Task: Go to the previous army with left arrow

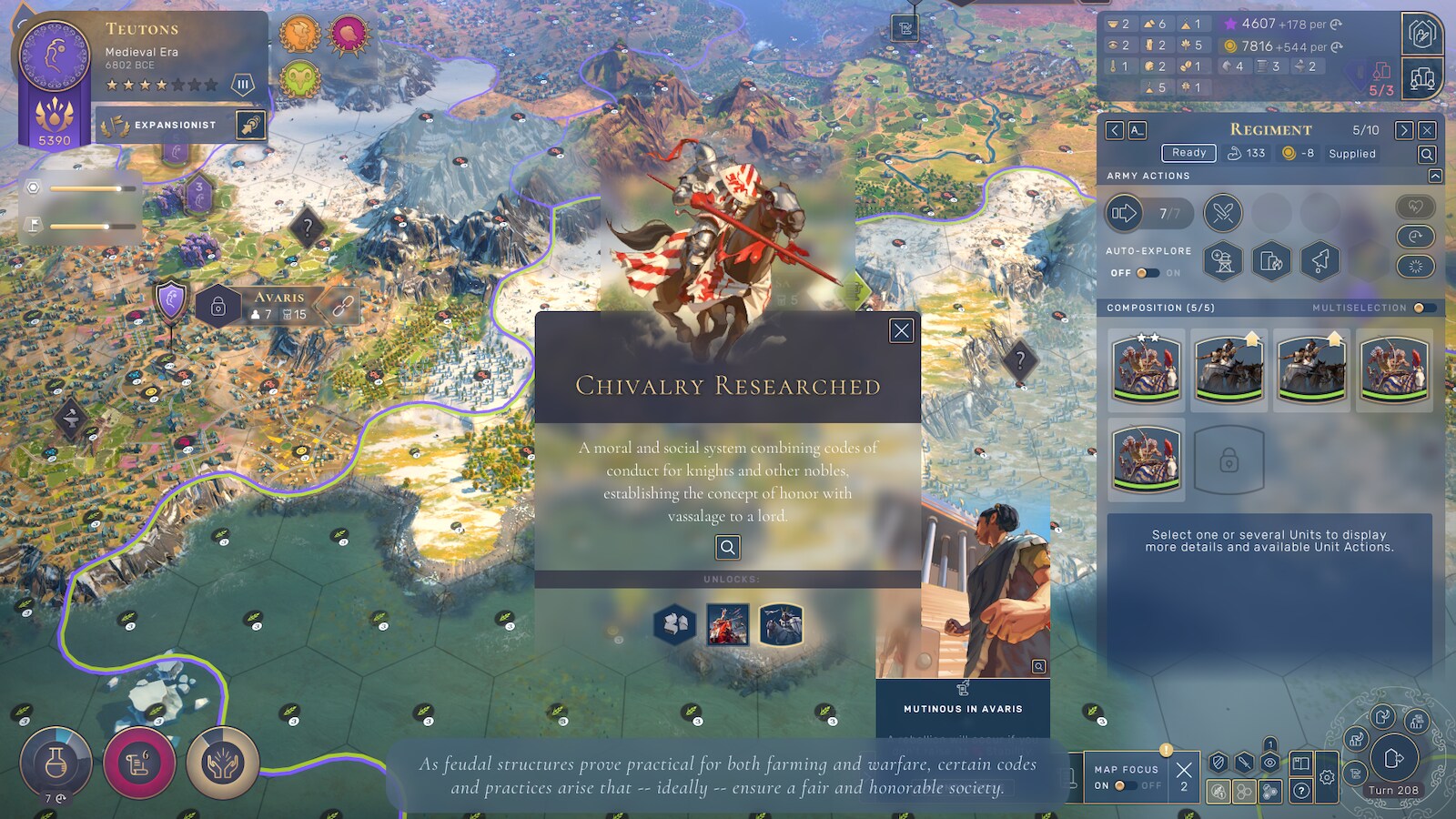Action: point(1115,130)
